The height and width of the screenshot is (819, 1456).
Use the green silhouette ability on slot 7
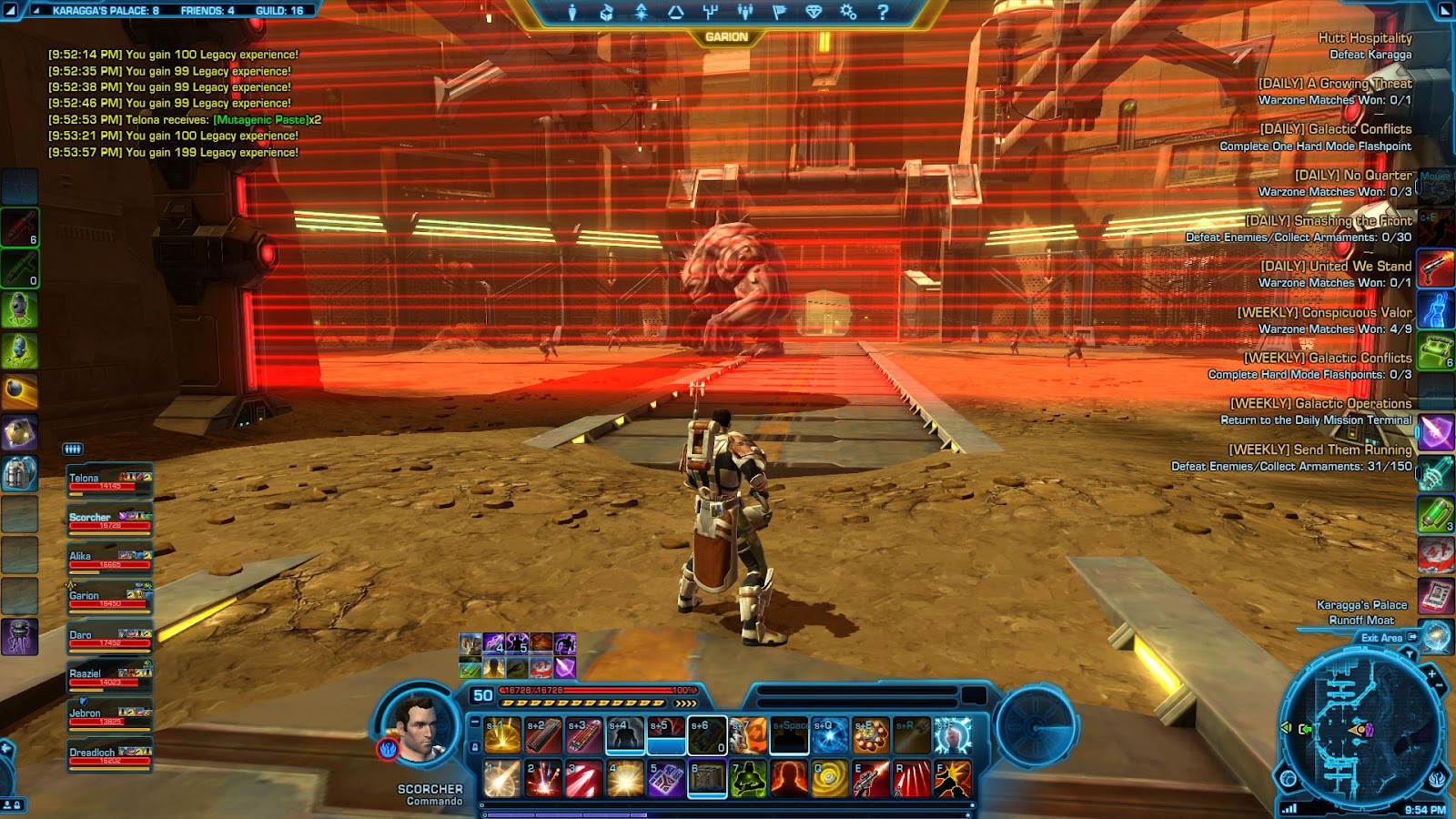[748, 779]
